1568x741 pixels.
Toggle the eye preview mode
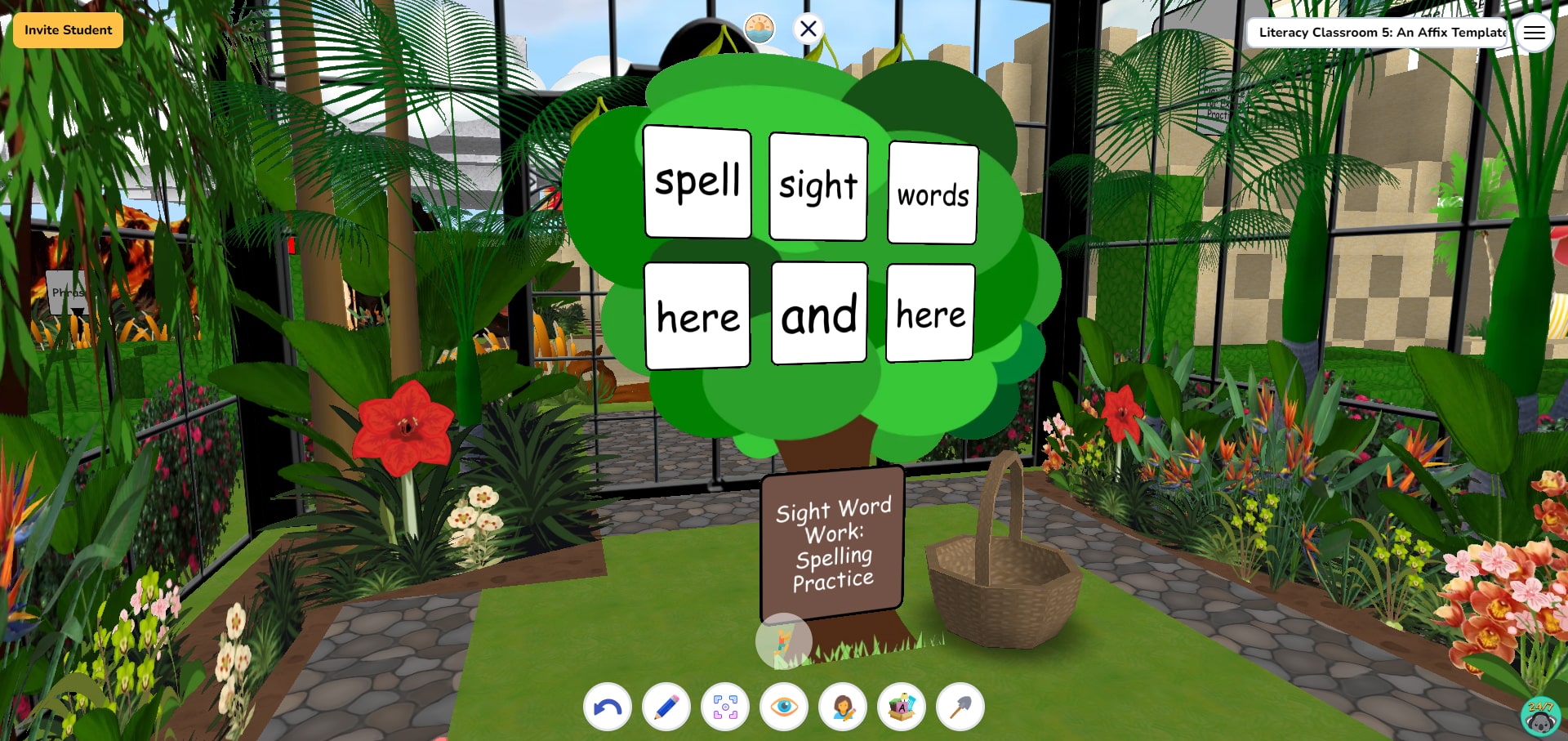(x=785, y=707)
